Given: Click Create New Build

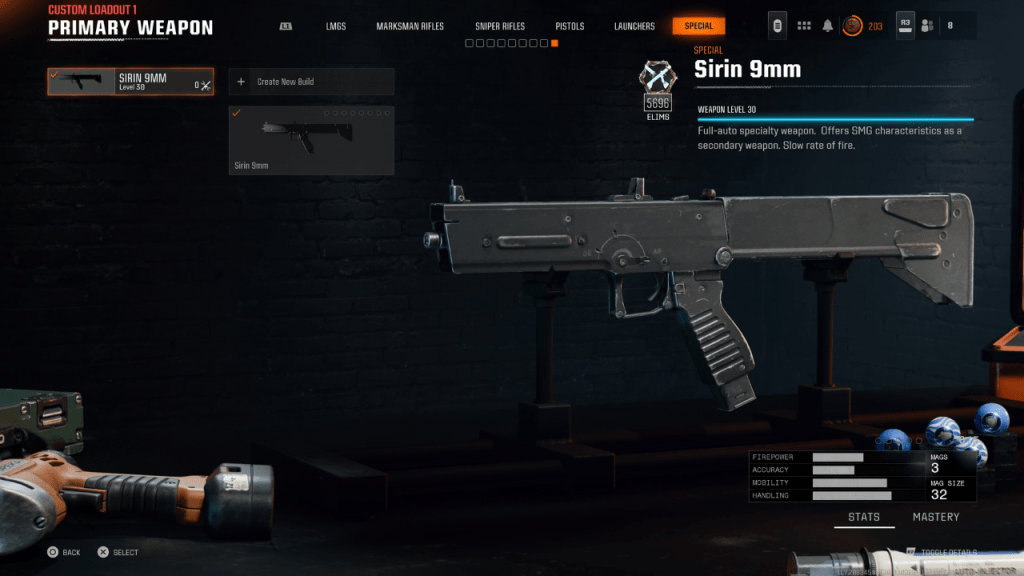Looking at the screenshot, I should [x=311, y=82].
